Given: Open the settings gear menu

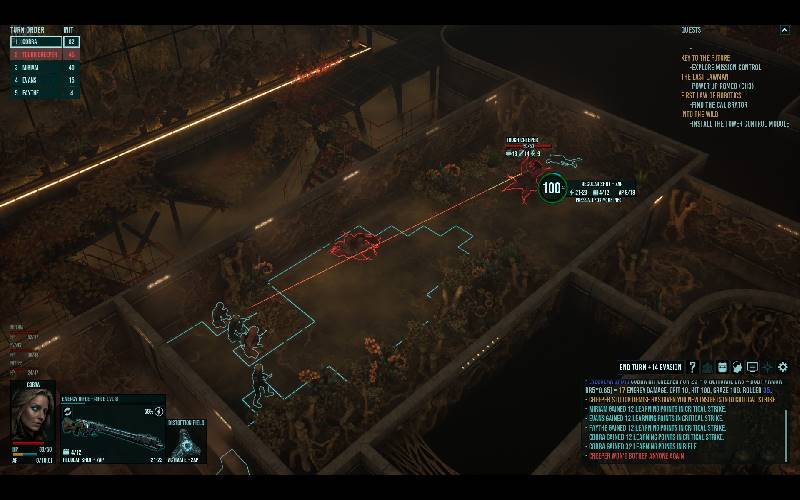Looking at the screenshot, I should 783,367.
